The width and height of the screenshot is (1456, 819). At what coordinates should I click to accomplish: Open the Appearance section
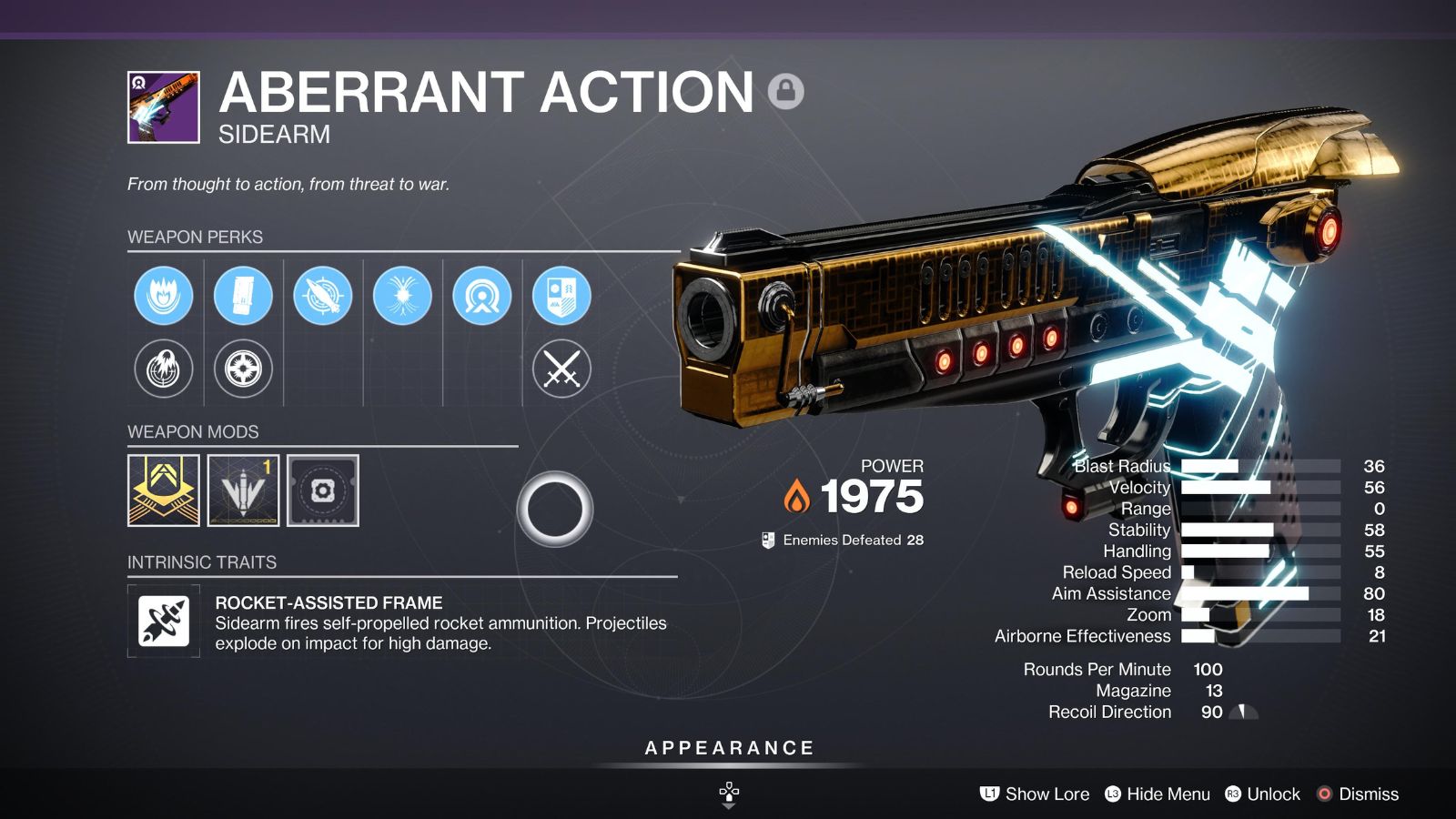click(x=729, y=748)
